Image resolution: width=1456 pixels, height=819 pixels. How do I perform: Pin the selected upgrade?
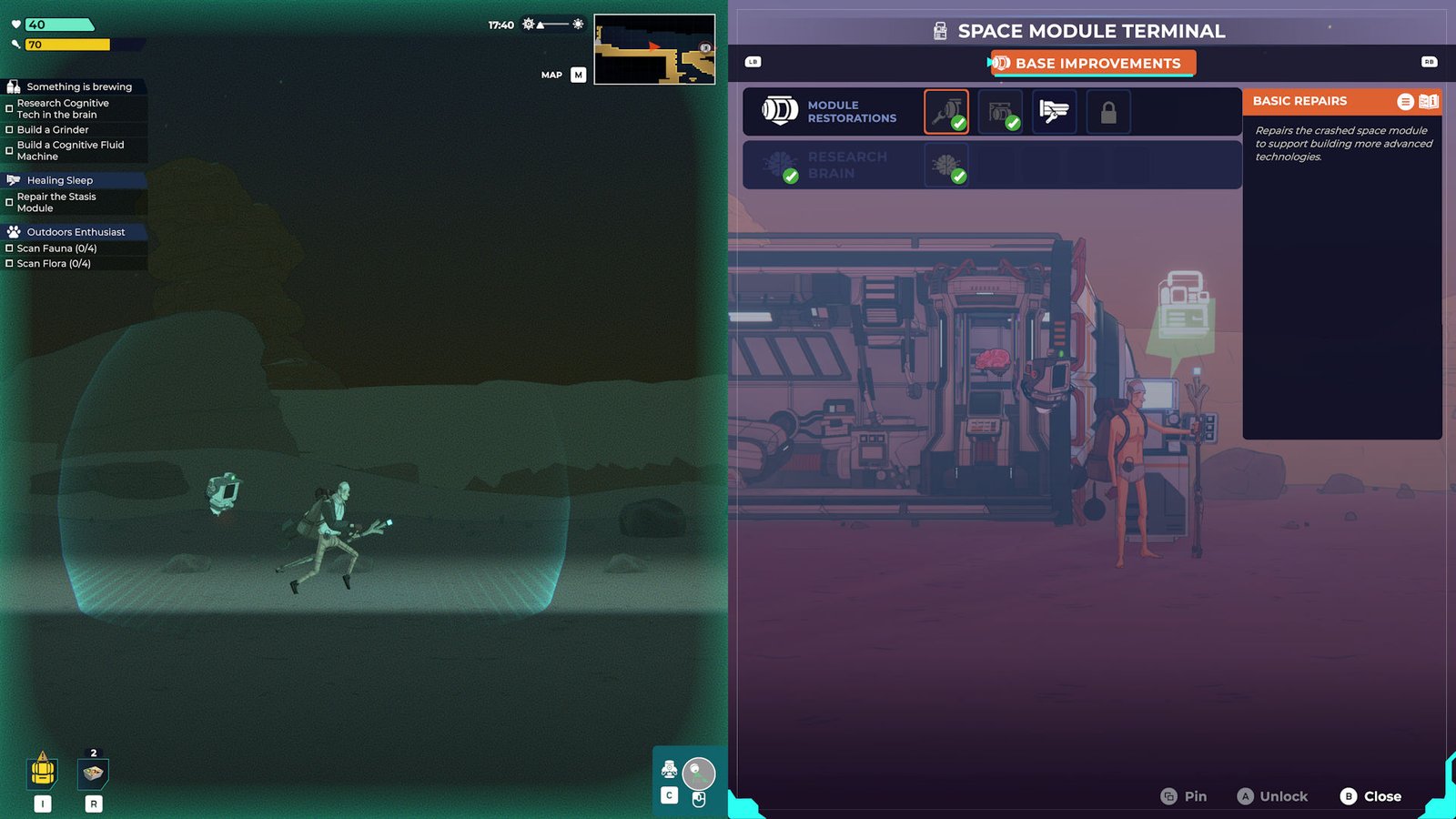[1183, 796]
